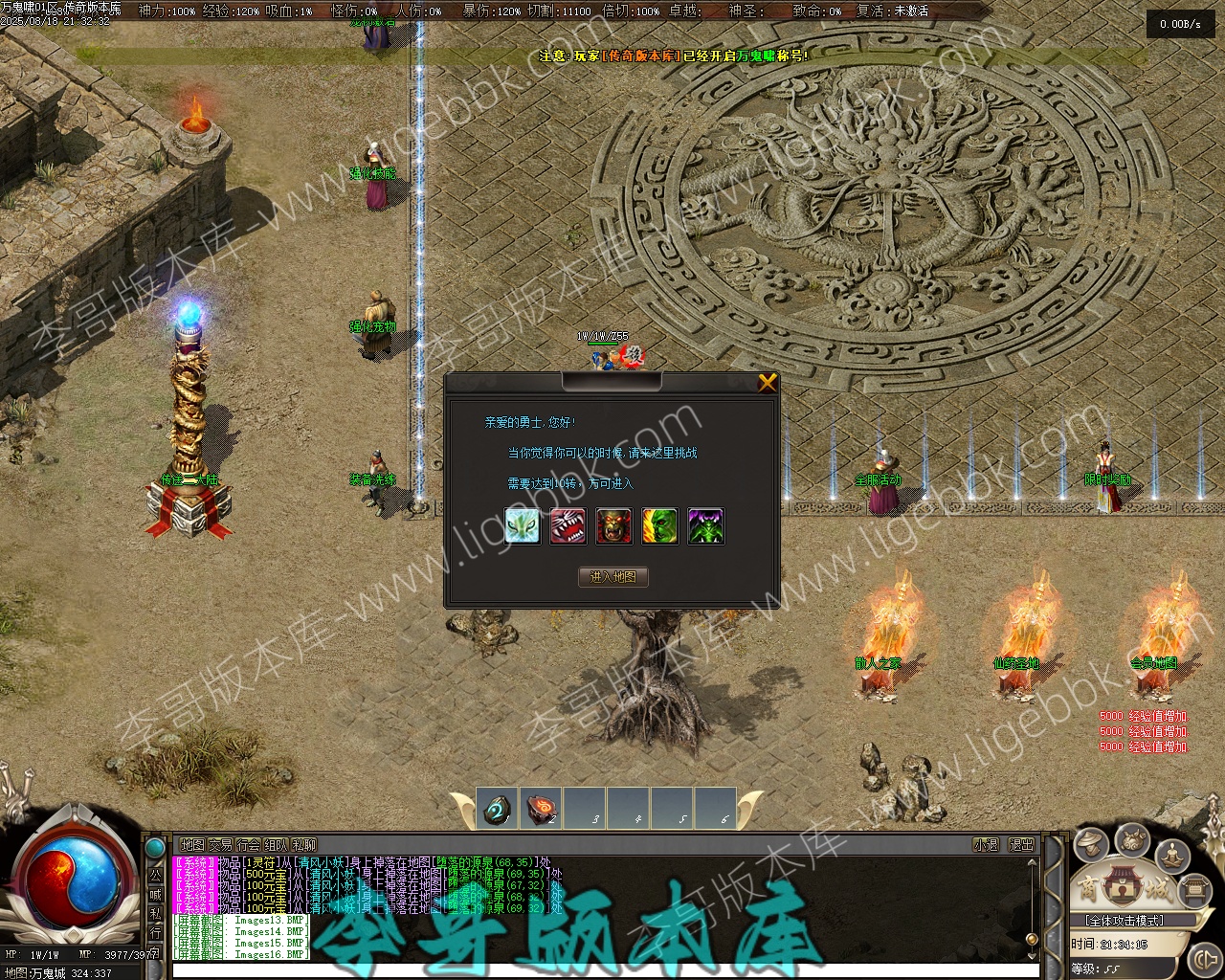Viewport: 1225px width, 980px height.
Task: Switch to 私聊 (Private chat)
Action: [303, 845]
